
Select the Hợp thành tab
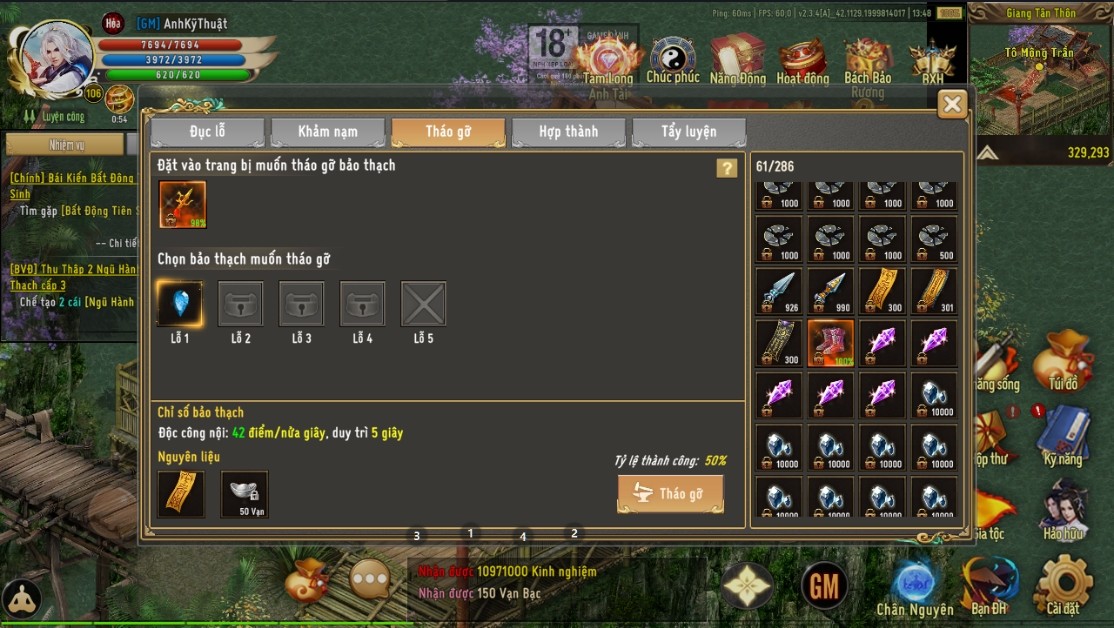point(568,132)
